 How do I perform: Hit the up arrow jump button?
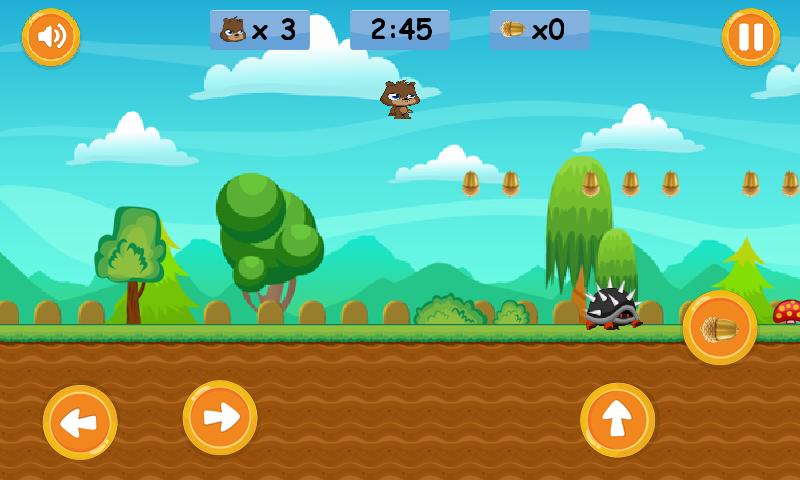617,420
